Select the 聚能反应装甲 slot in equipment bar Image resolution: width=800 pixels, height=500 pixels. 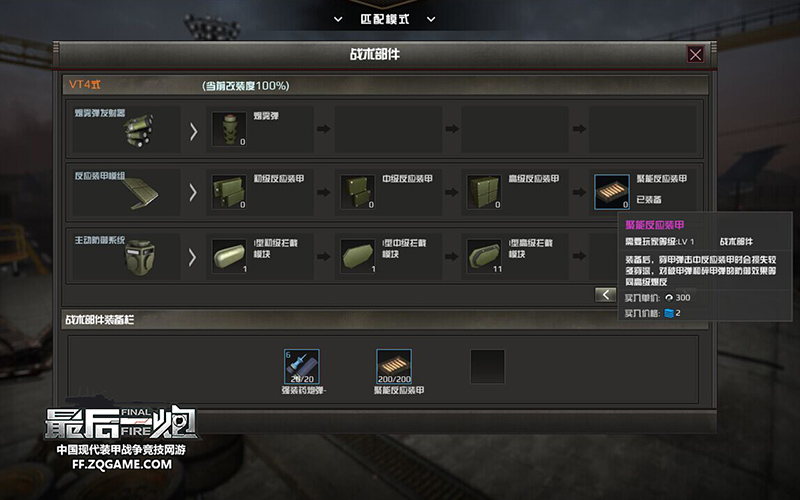coord(394,366)
